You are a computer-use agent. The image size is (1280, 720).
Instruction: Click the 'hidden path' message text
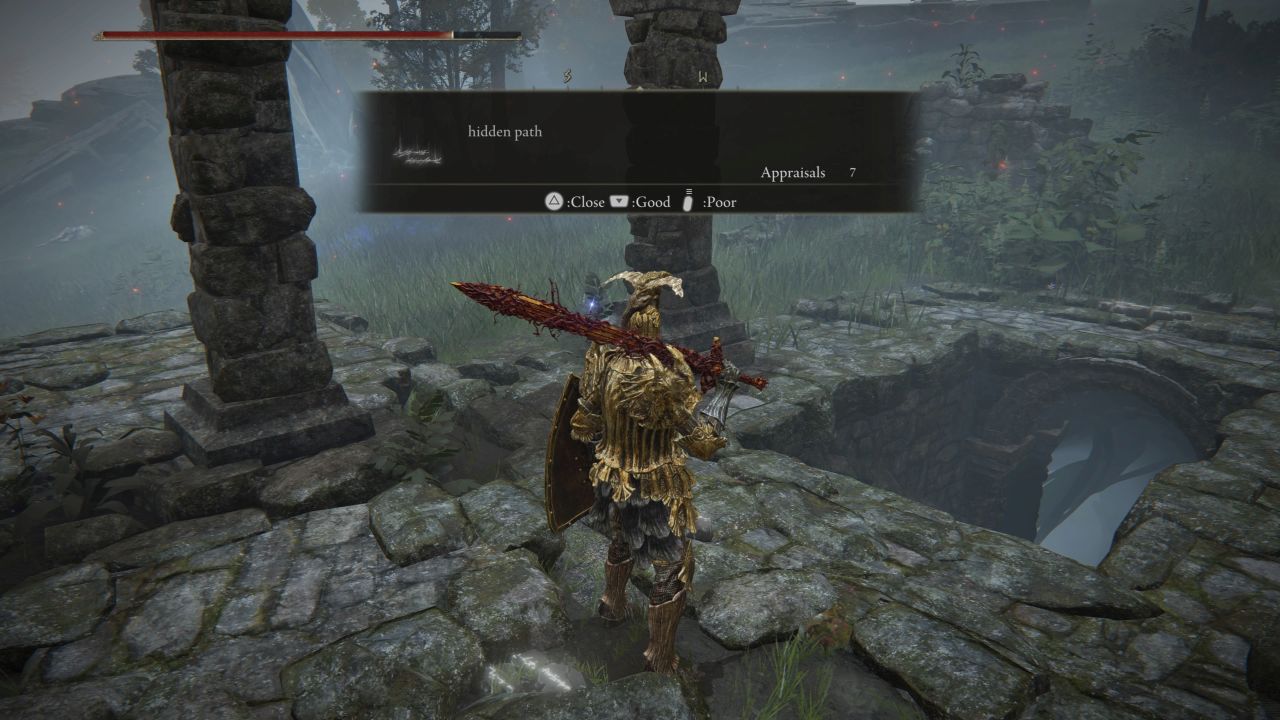pos(503,131)
